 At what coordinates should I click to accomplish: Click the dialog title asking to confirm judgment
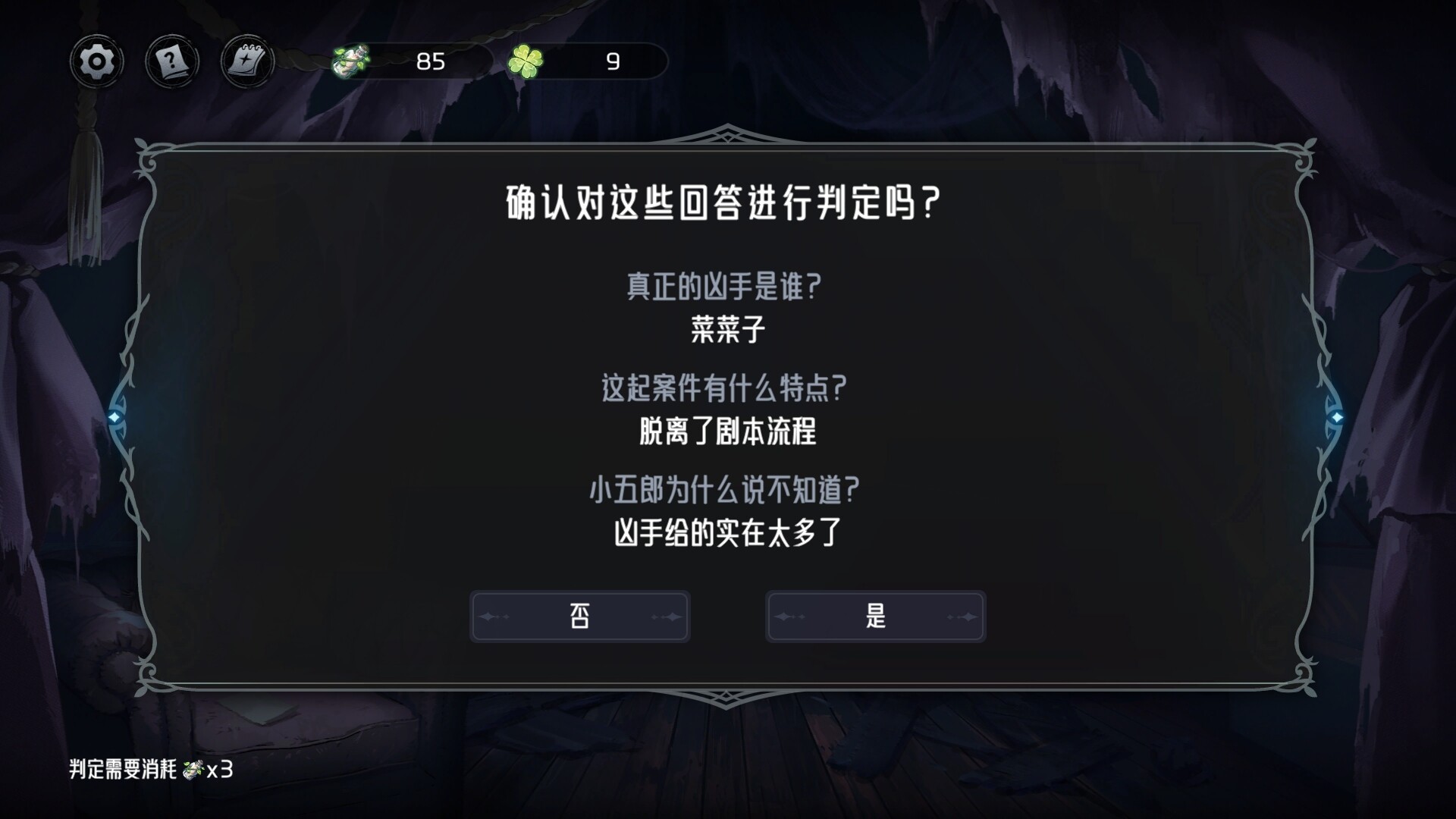(722, 202)
